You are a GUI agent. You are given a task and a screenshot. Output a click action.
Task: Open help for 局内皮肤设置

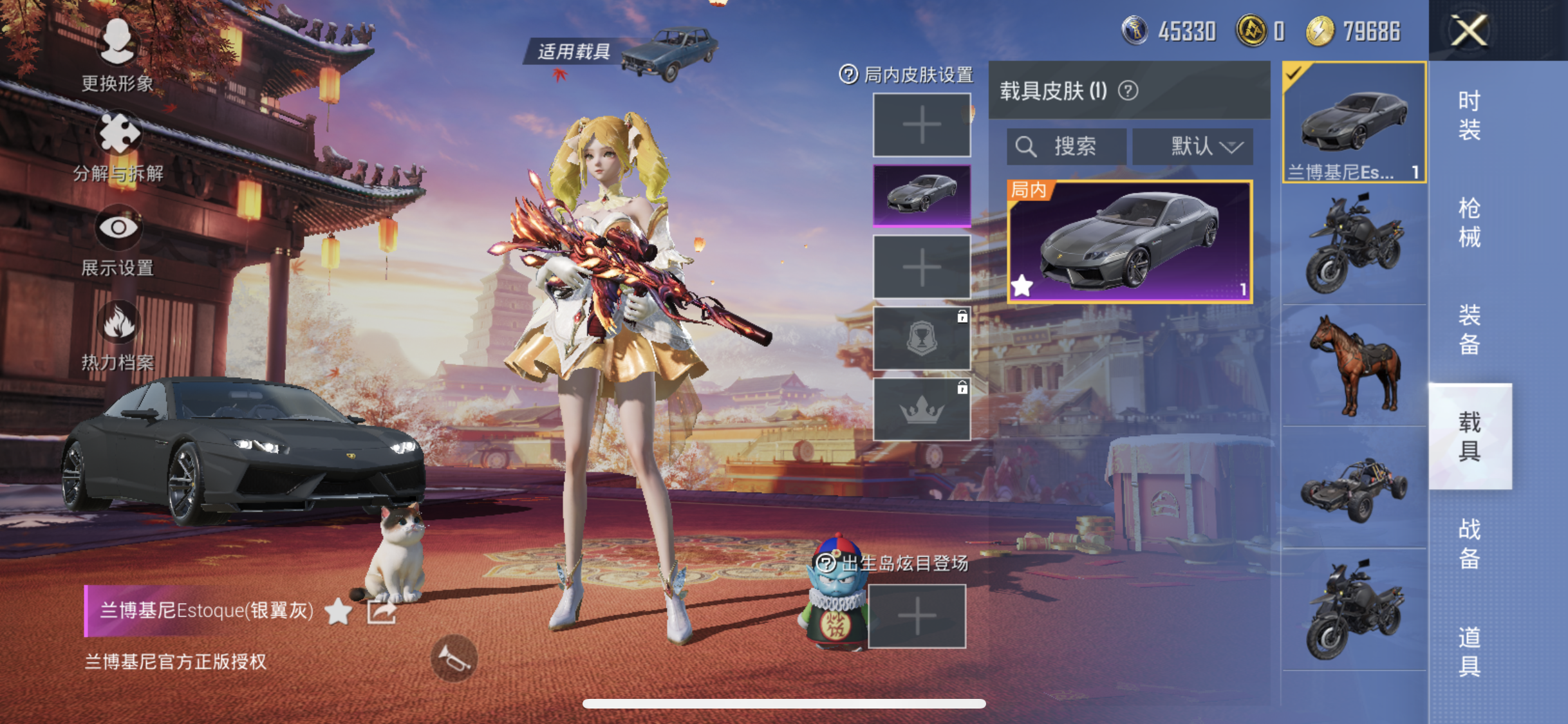click(848, 75)
